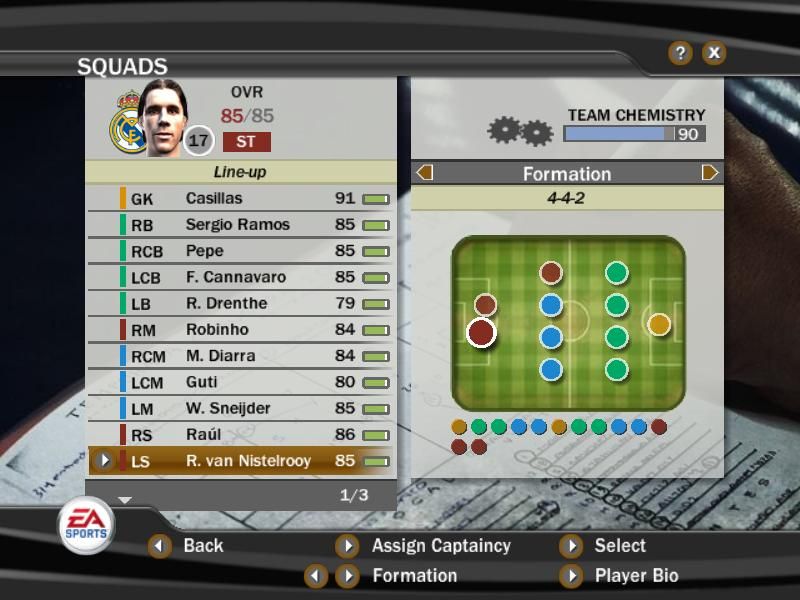Image resolution: width=800 pixels, height=600 pixels.
Task: Show more players with the down arrow
Action: 125,498
